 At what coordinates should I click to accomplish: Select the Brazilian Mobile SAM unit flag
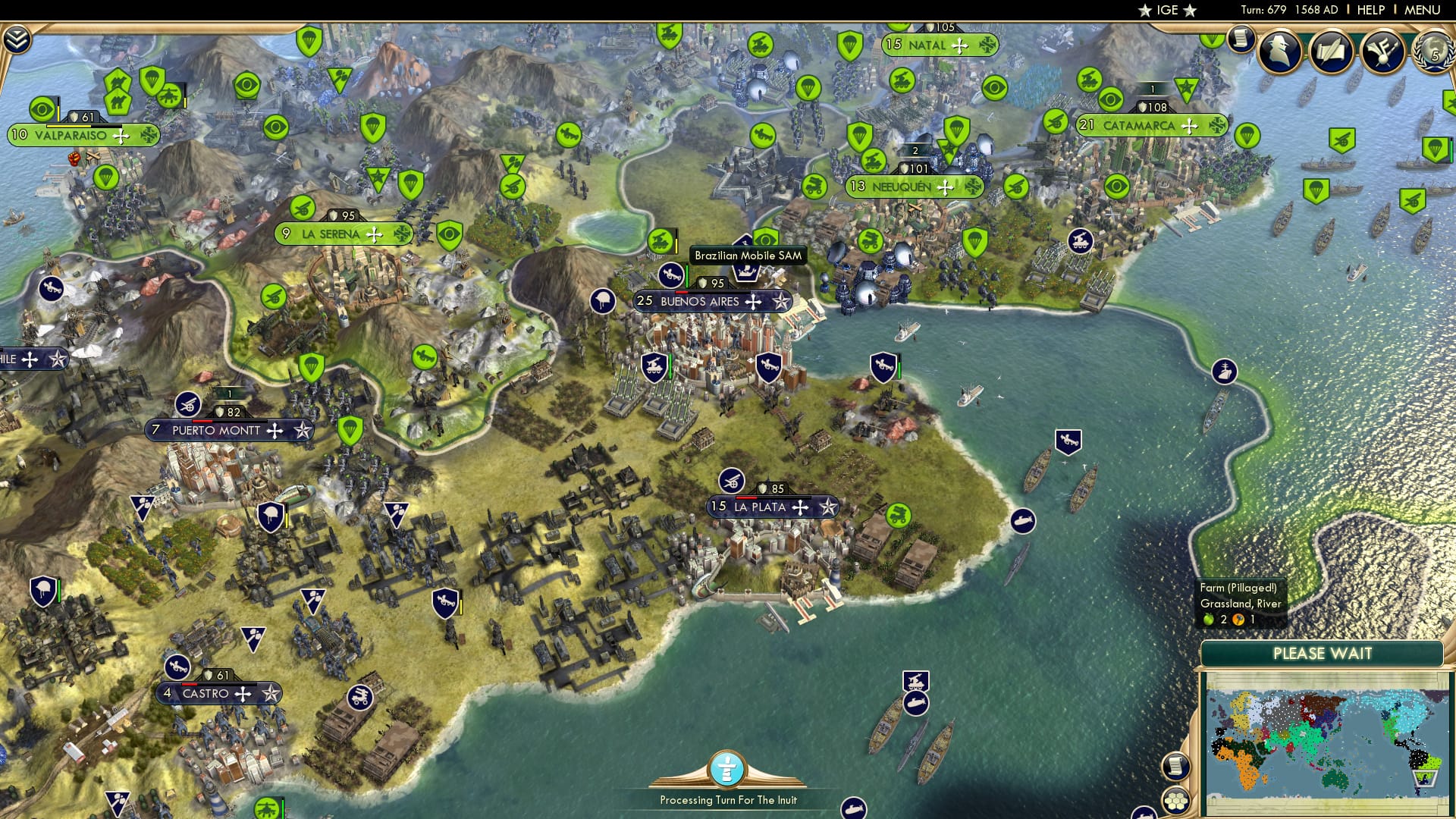click(745, 243)
